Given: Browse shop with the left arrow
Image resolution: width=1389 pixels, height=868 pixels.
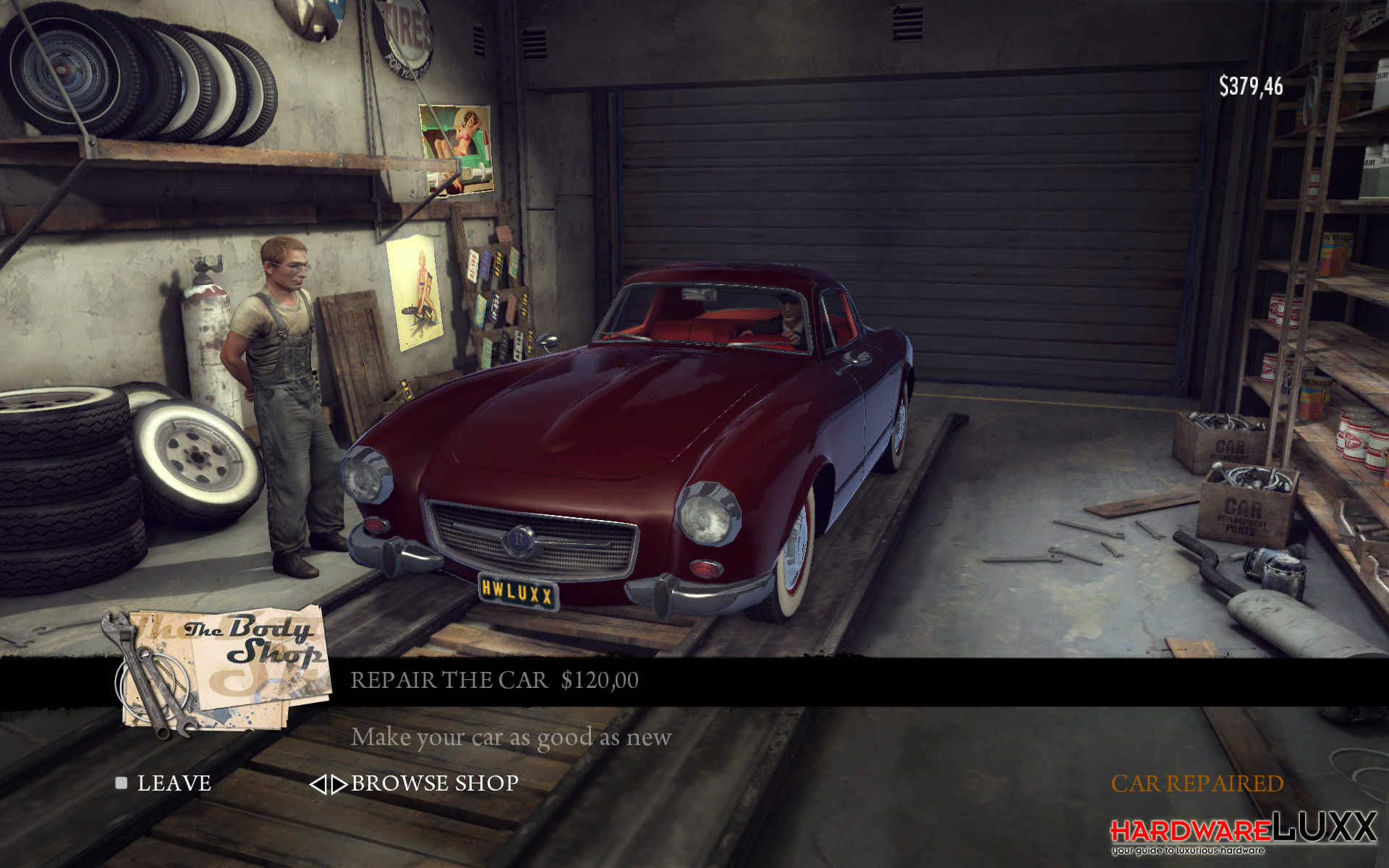Looking at the screenshot, I should coord(318,785).
